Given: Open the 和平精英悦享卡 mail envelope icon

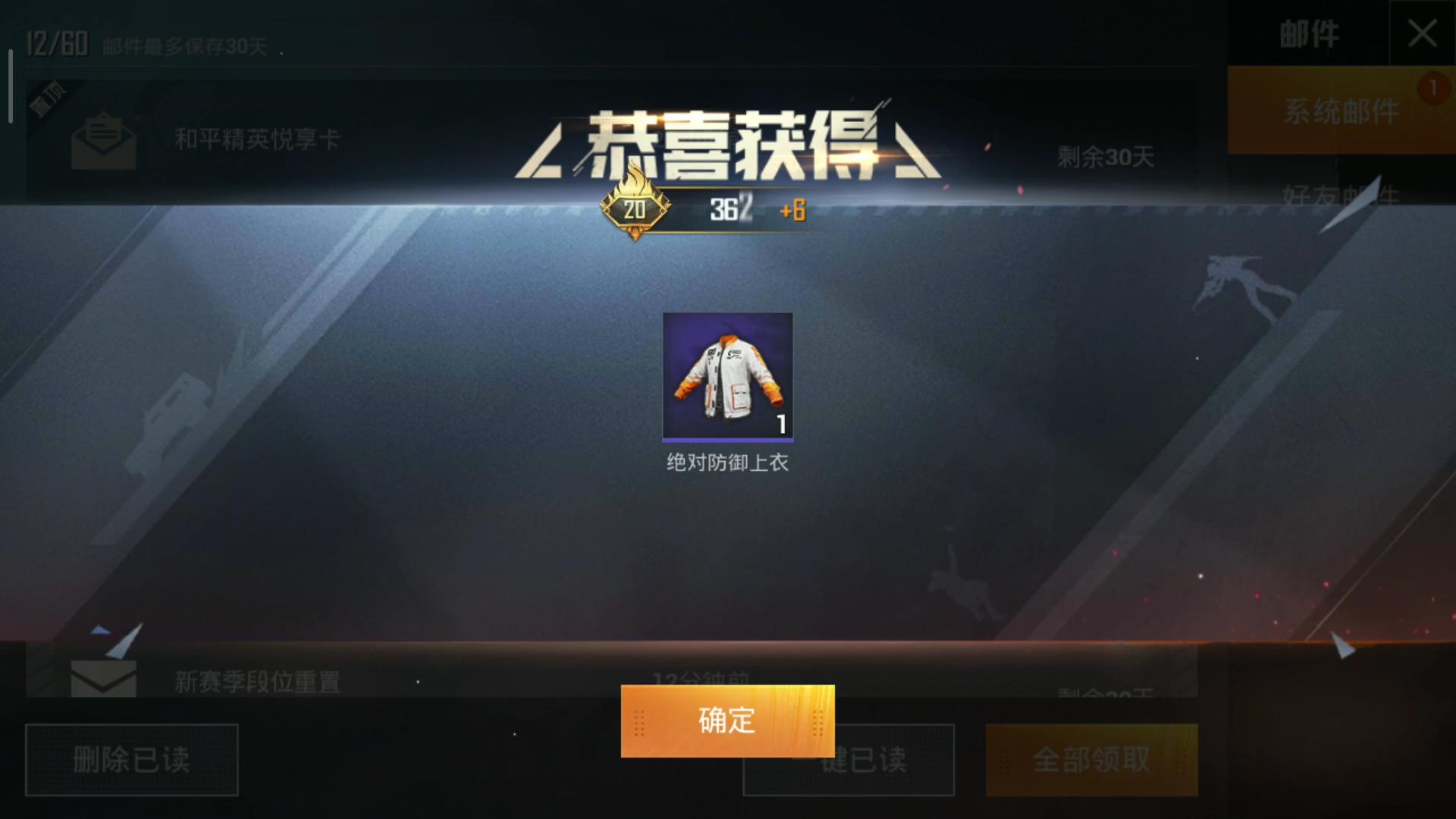Looking at the screenshot, I should click(x=102, y=139).
